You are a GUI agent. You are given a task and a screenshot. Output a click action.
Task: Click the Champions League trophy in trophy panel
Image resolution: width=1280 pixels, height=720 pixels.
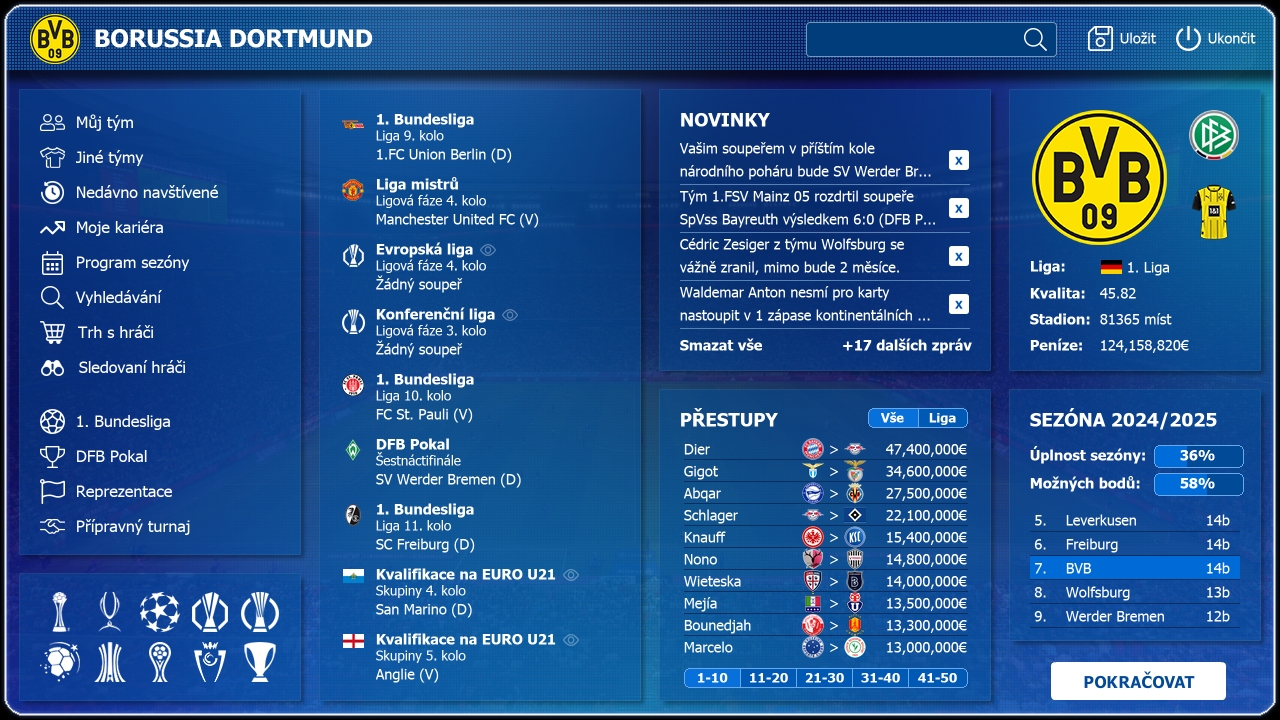point(157,612)
